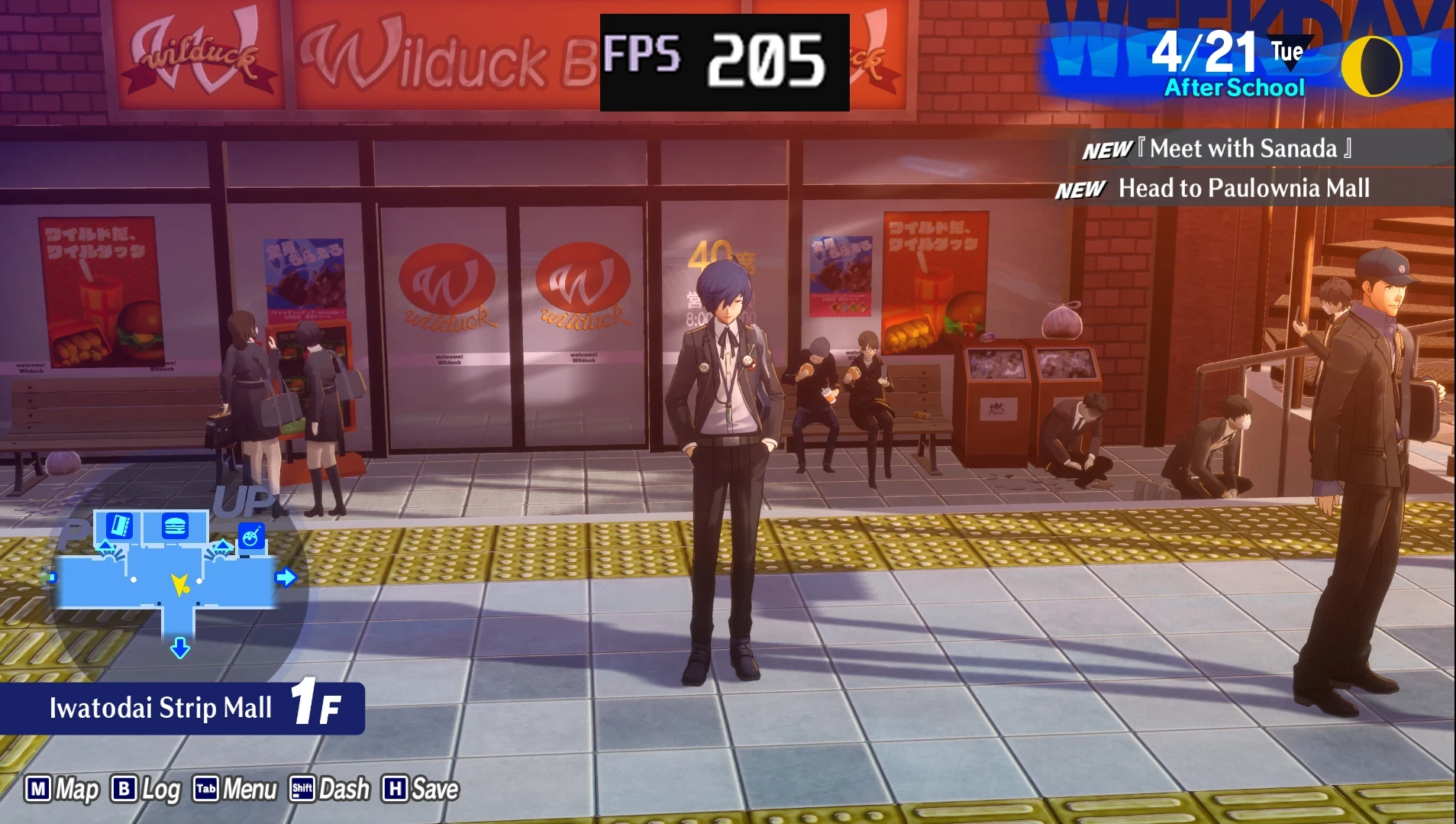
Task: Select the M key icon for Map
Action: 39,790
